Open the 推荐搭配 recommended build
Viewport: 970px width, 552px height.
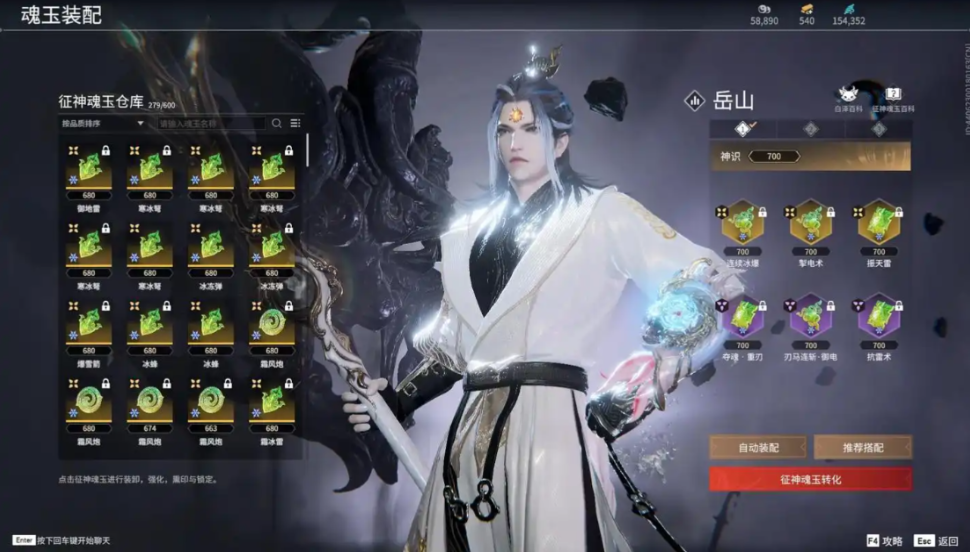tap(862, 447)
